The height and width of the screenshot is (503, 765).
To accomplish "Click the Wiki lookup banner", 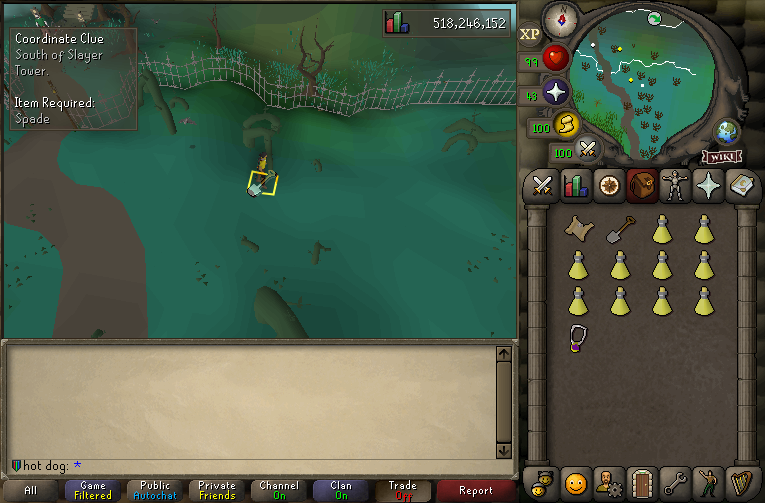I will (721, 156).
